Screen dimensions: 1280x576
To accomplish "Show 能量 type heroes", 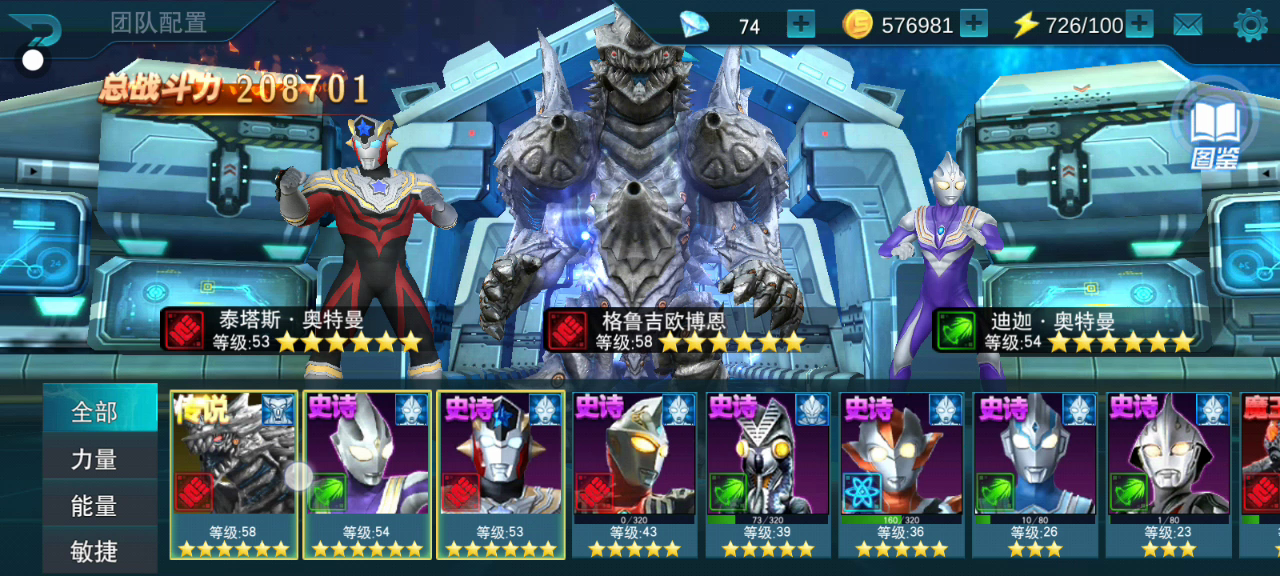I will click(97, 506).
